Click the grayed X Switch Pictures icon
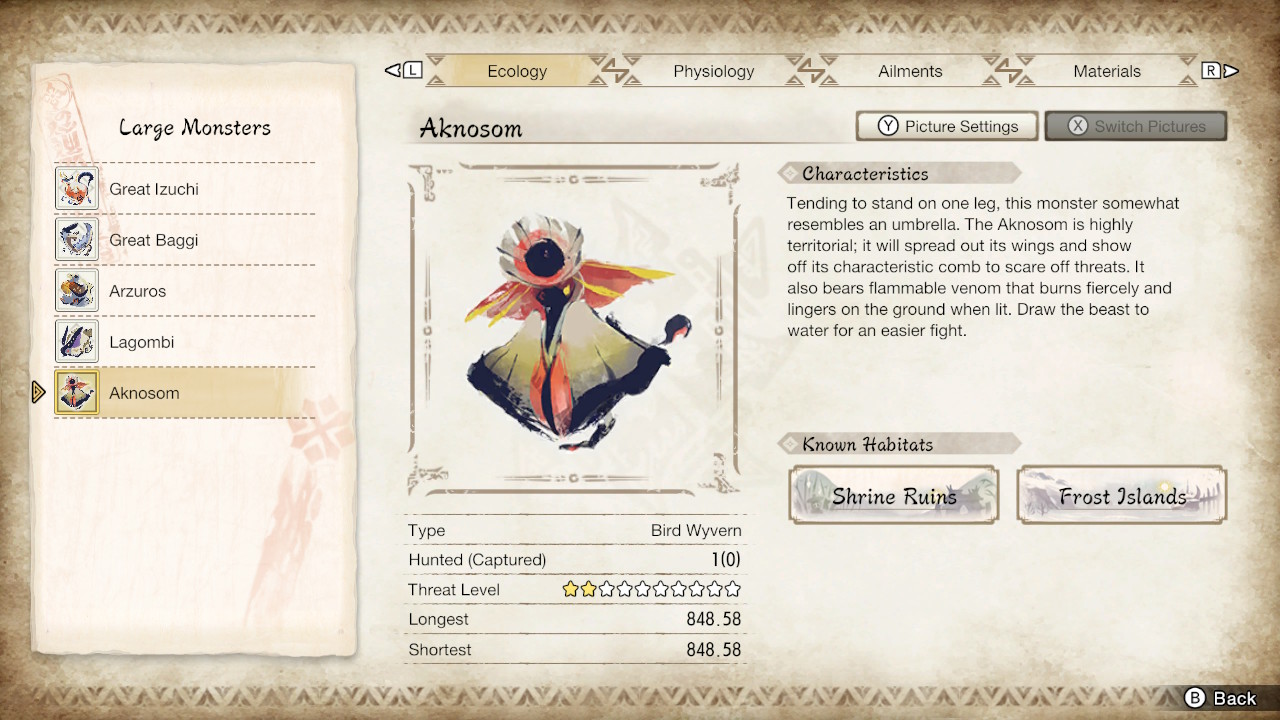The height and width of the screenshot is (720, 1280). click(1075, 126)
